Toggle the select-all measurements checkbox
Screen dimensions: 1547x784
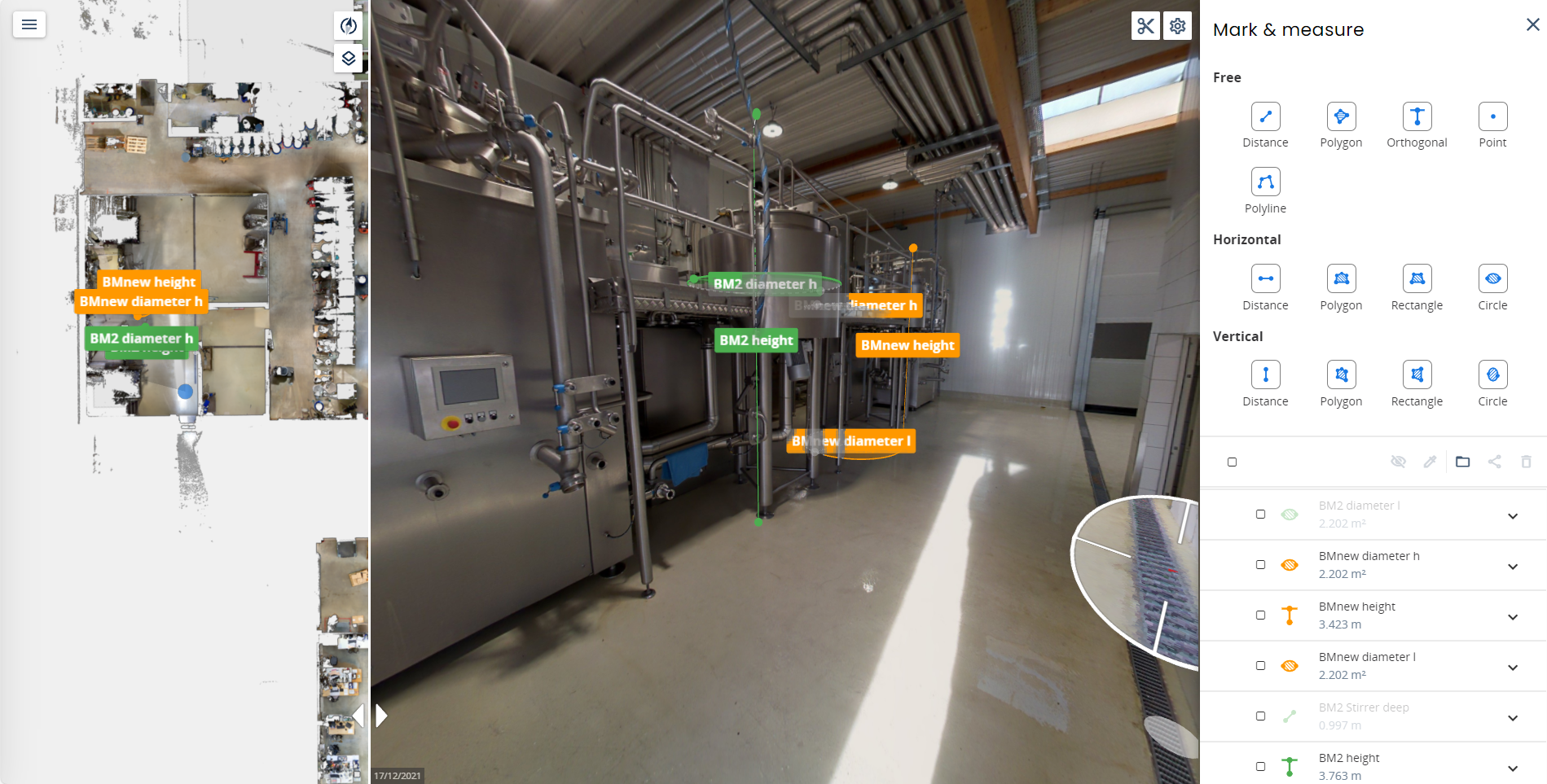(1232, 462)
